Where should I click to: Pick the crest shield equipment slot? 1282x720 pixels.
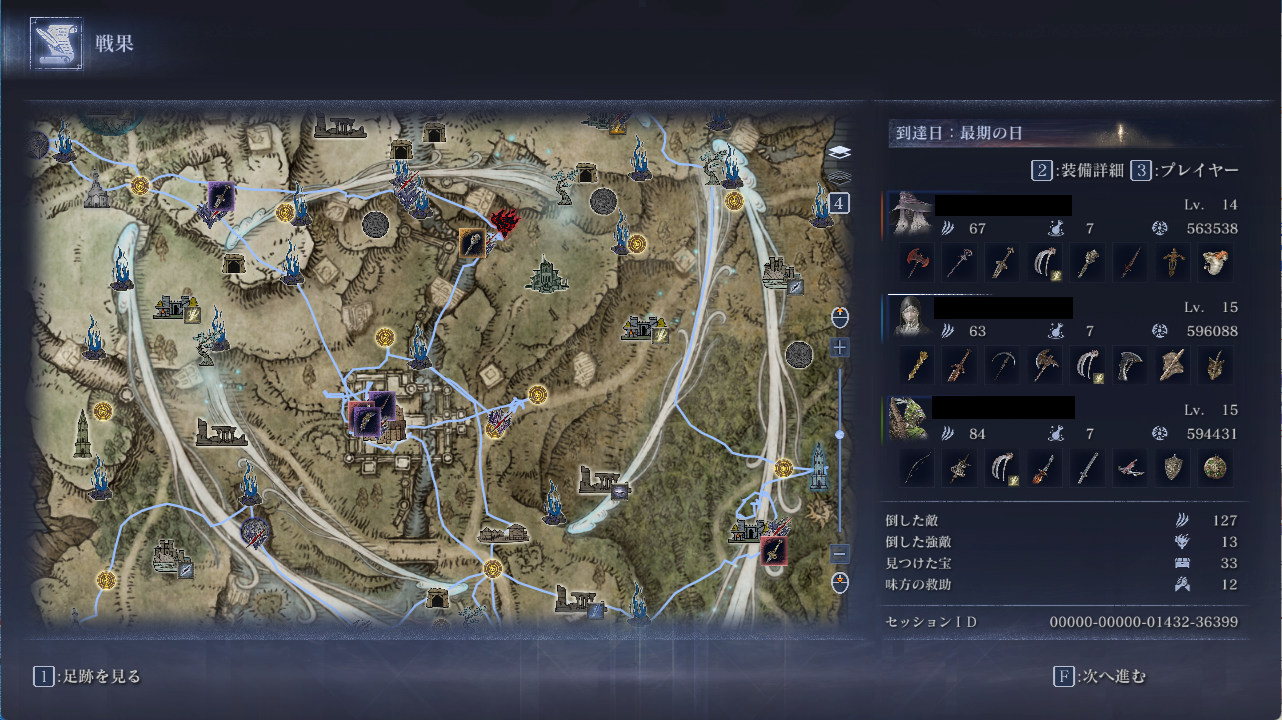tap(1173, 467)
